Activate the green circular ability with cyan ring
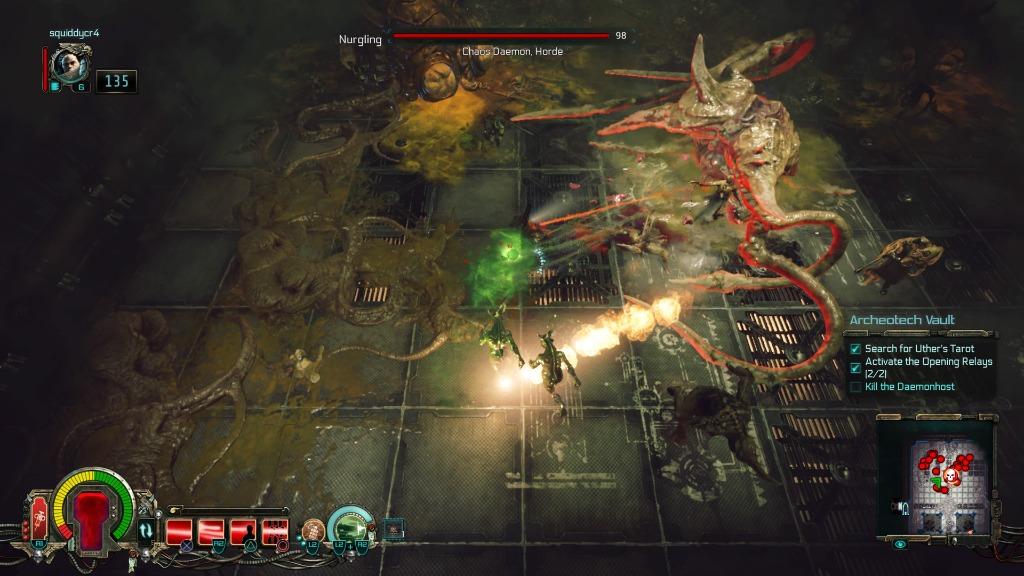Image resolution: width=1024 pixels, height=576 pixels. [349, 527]
